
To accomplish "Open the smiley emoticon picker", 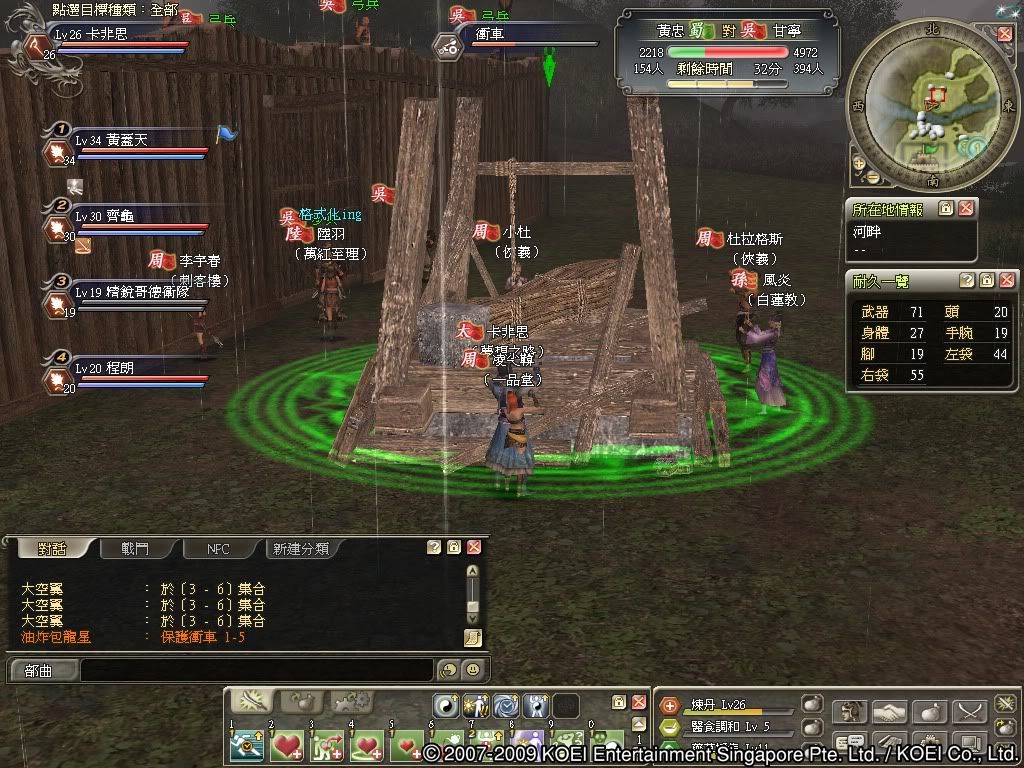I will point(473,670).
